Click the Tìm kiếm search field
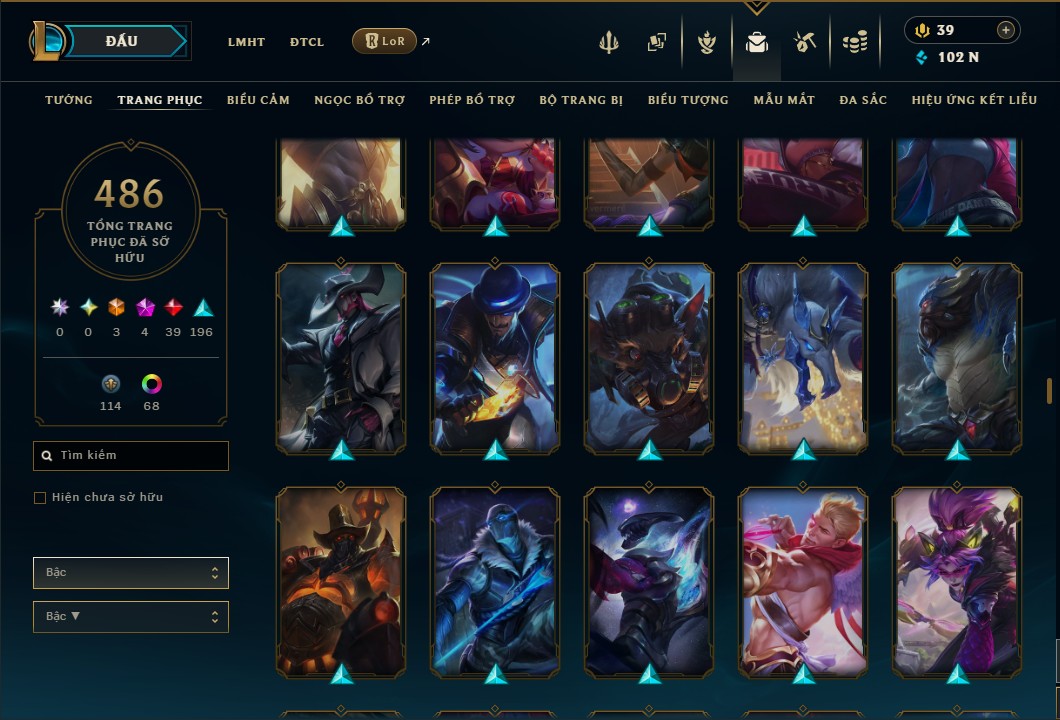1060x720 pixels. pyautogui.click(x=131, y=456)
